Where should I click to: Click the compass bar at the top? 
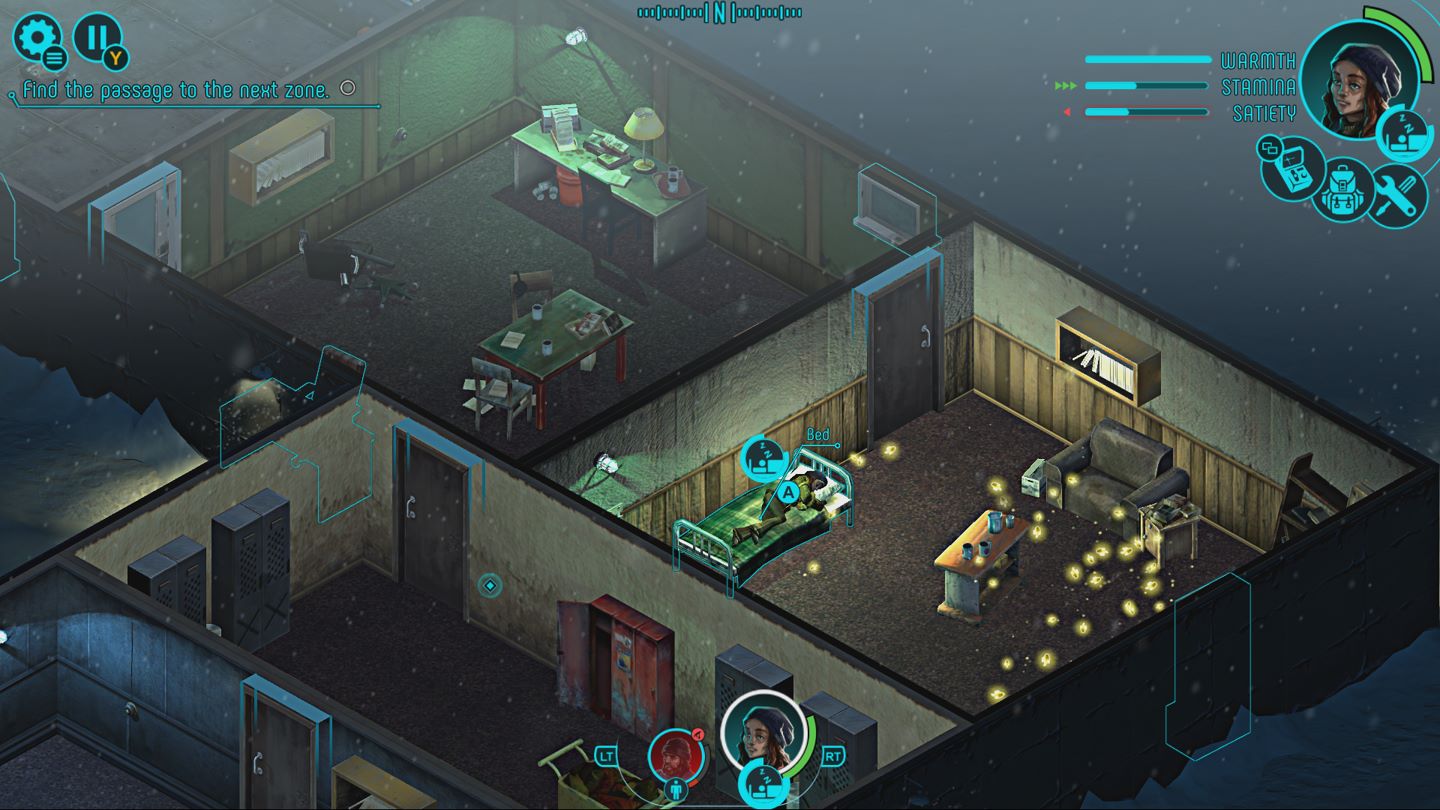tap(719, 12)
